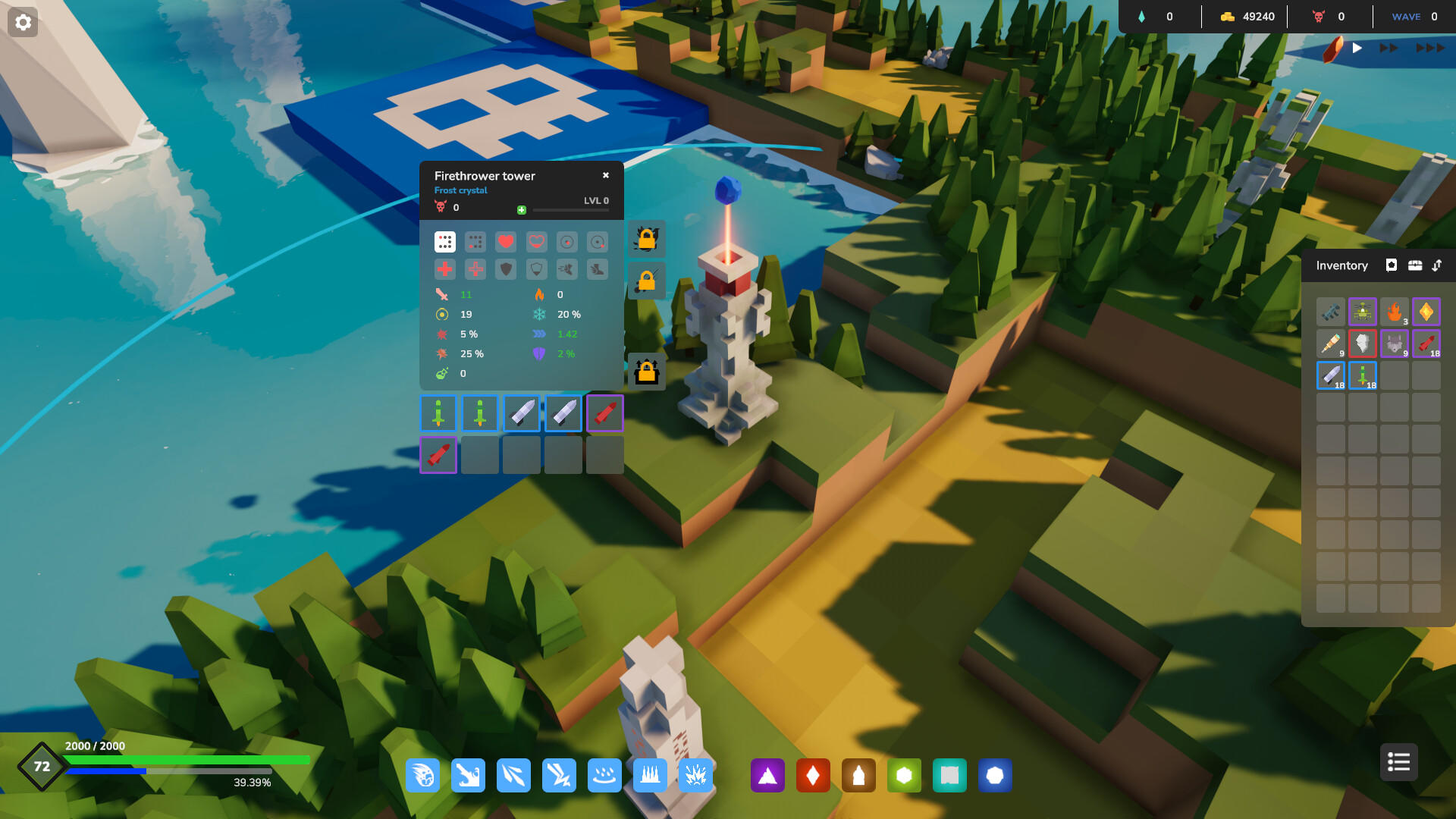Toggle the top fire padlock beside the tower panel
The image size is (1456, 819).
[x=645, y=240]
